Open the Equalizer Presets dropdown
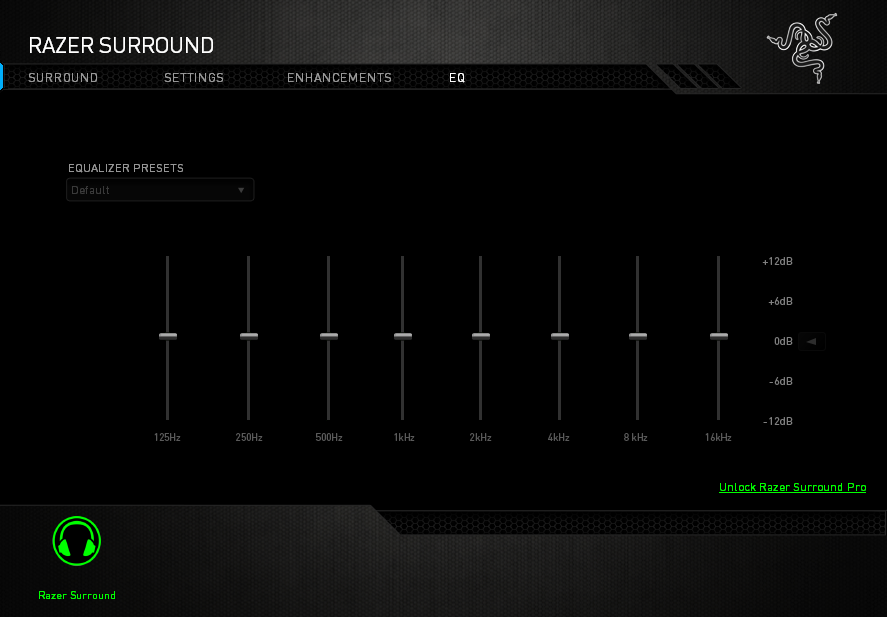Screen dimensions: 887x617 [160, 190]
